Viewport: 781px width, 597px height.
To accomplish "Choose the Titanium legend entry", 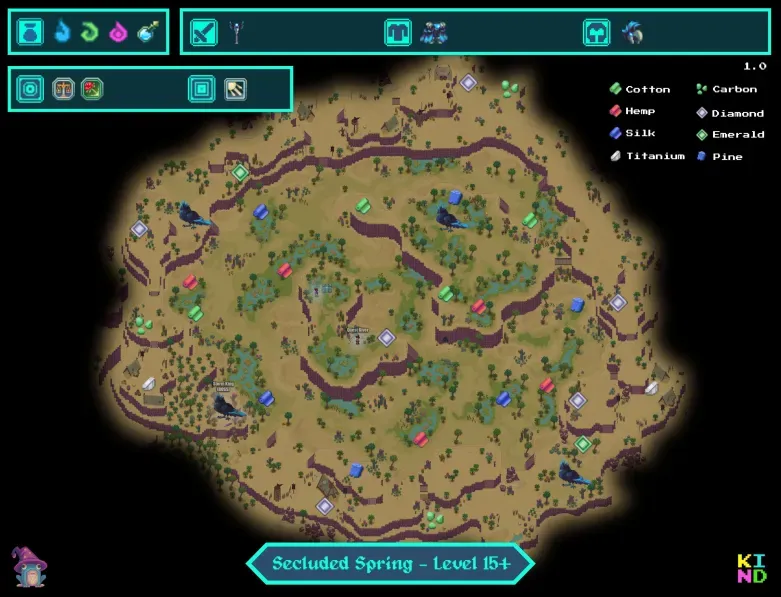I will point(647,156).
